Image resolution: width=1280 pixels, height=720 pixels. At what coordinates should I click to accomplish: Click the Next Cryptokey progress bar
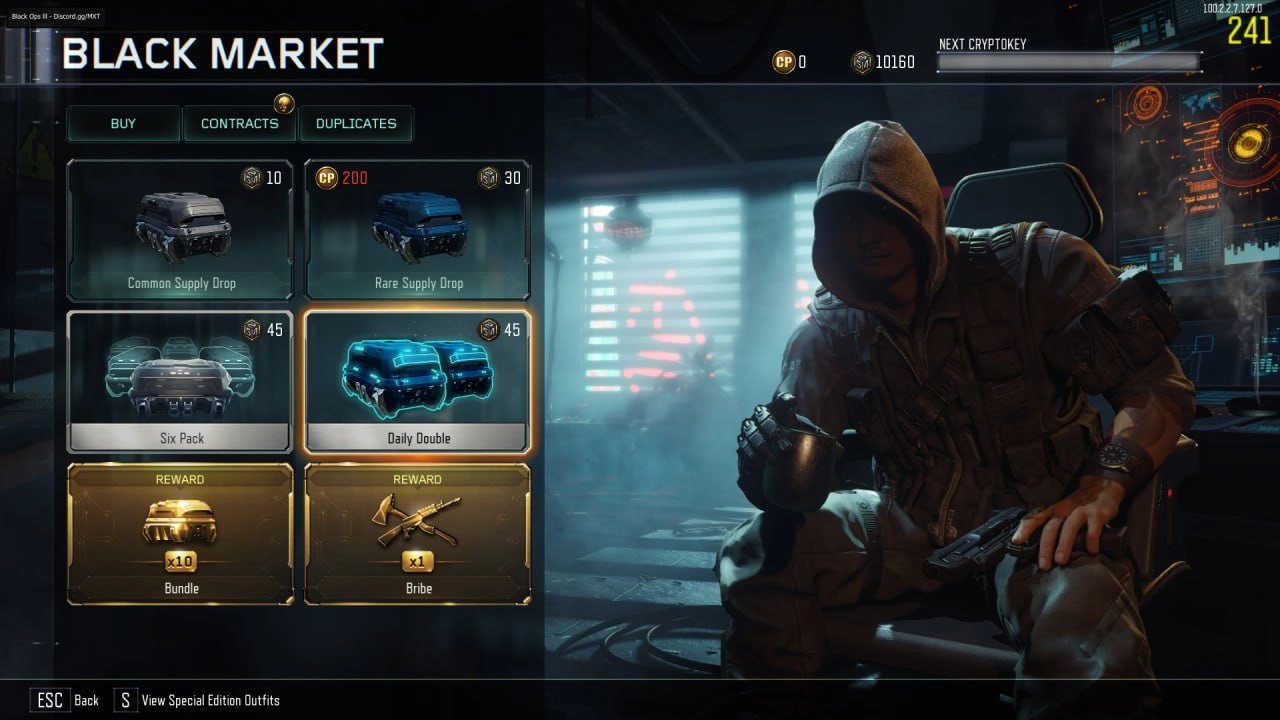point(1068,61)
